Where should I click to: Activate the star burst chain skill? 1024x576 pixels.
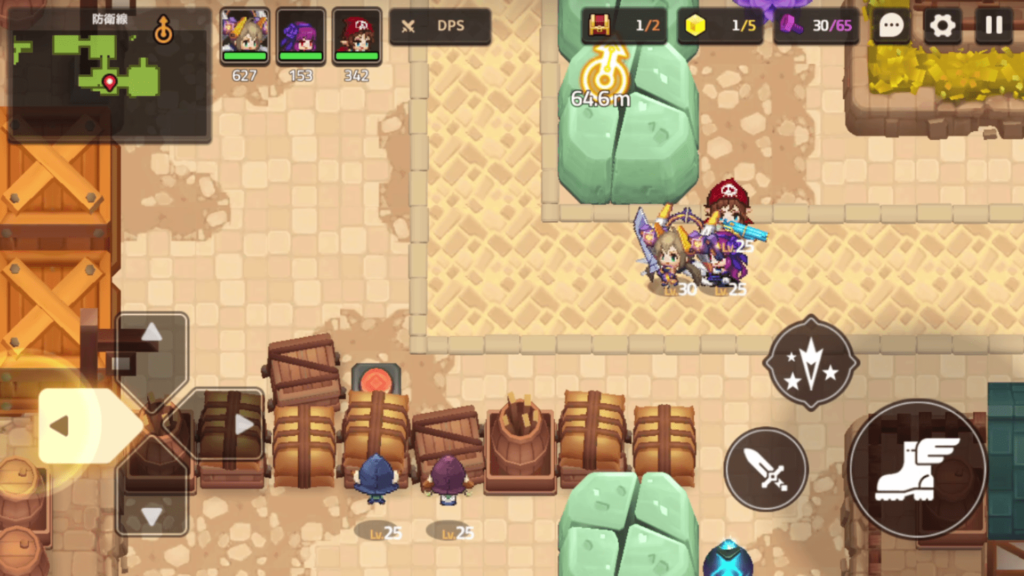click(x=810, y=362)
